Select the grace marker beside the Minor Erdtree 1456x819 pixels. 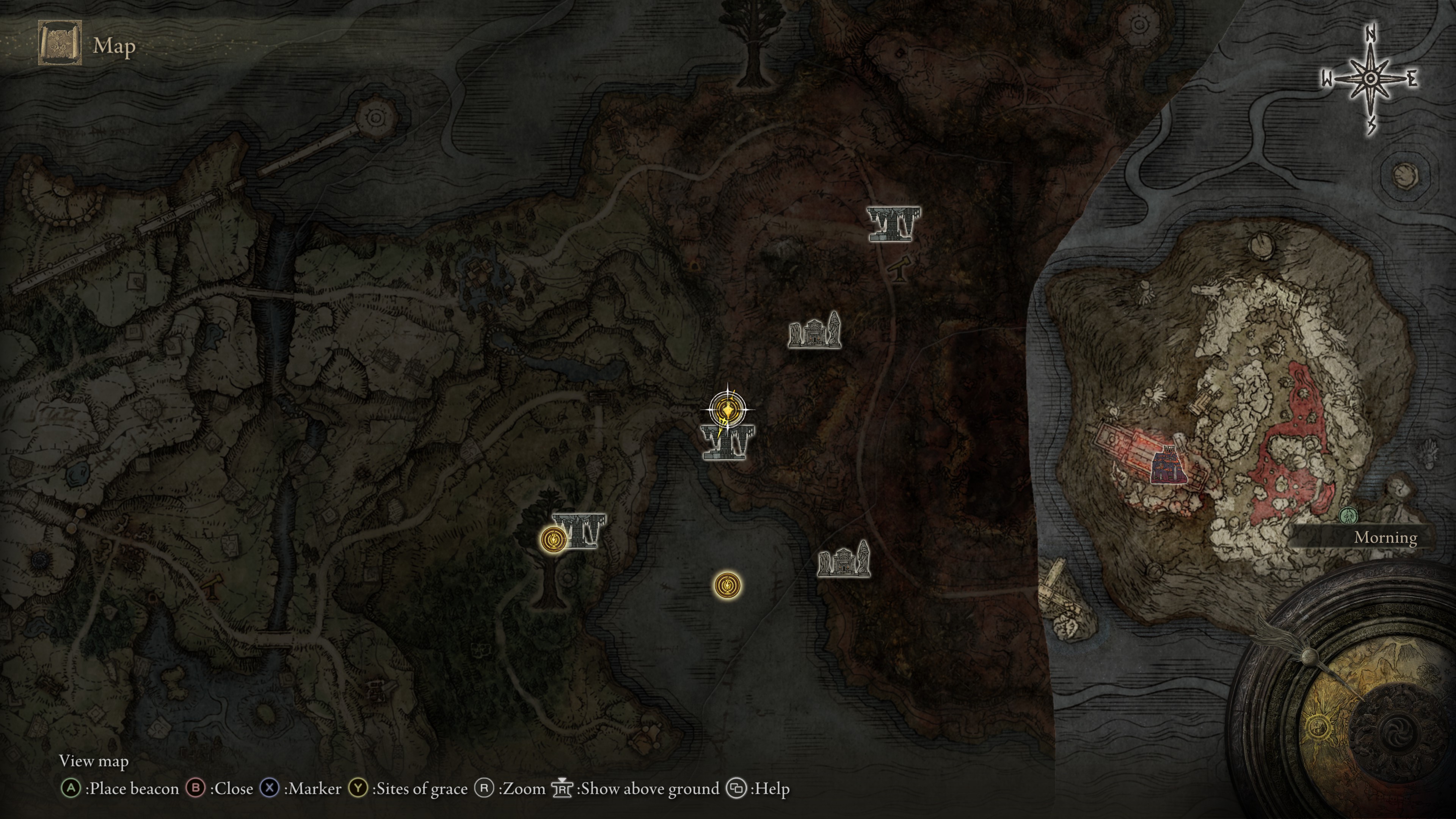pos(553,539)
